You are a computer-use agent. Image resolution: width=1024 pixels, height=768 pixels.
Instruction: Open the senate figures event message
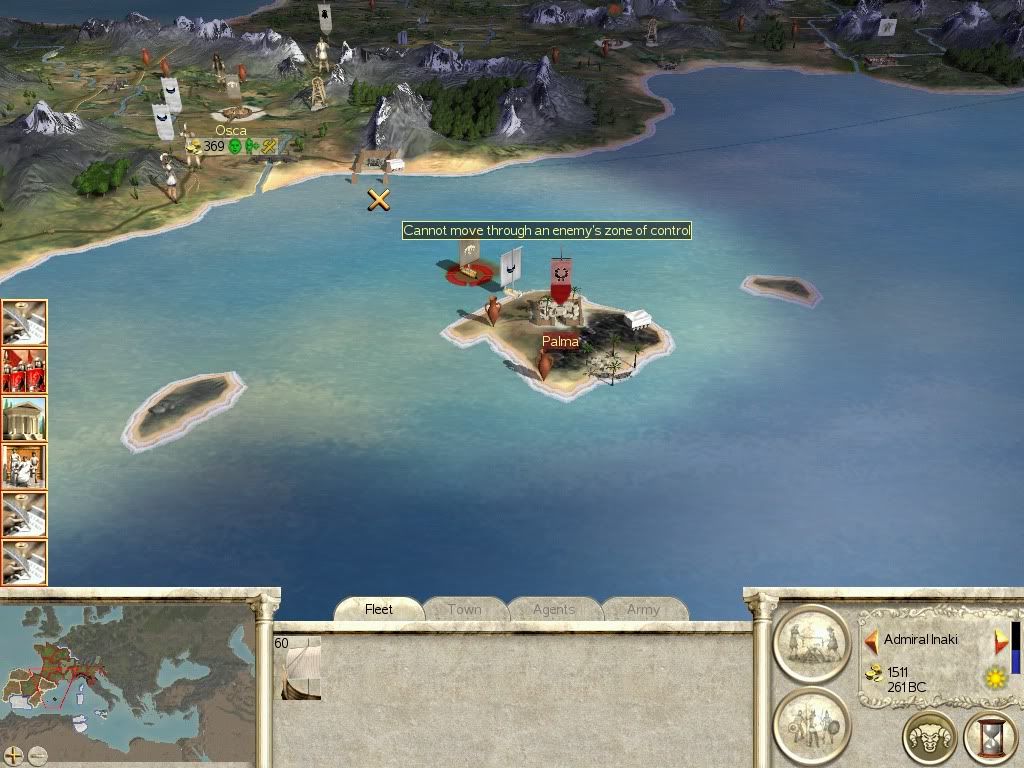tap(24, 467)
